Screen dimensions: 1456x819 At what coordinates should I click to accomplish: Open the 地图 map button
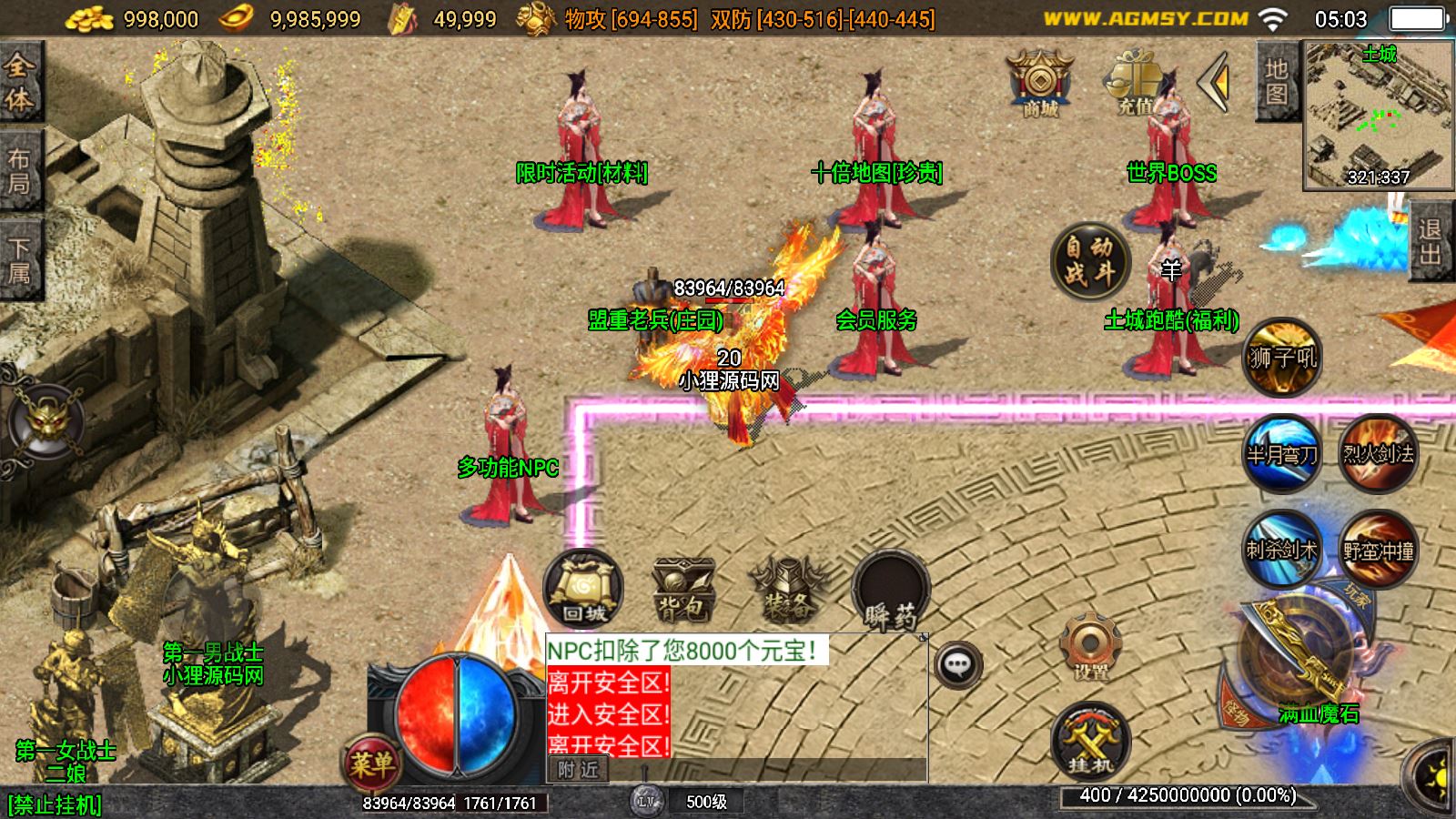click(1276, 83)
